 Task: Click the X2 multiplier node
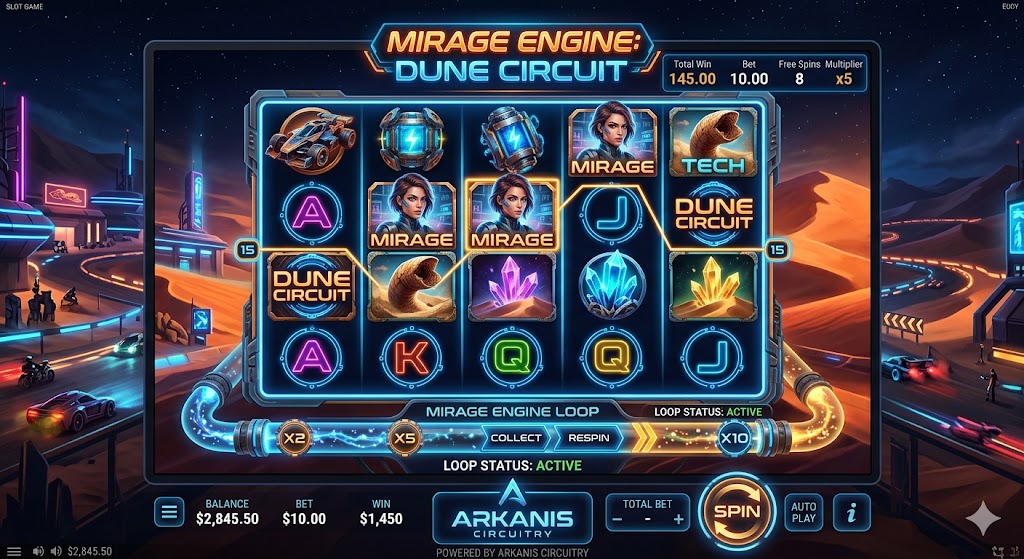294,438
